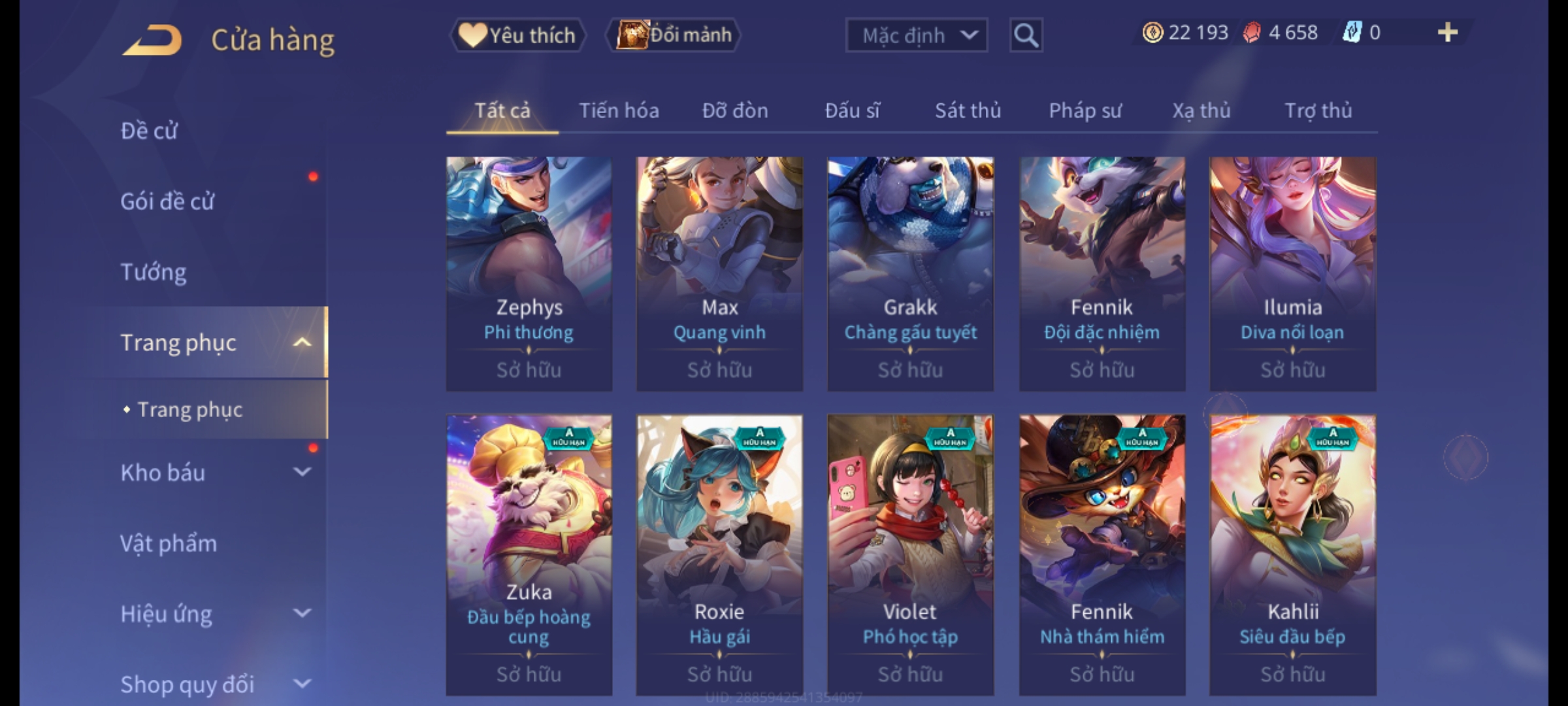Open the Tướng heroes menu
This screenshot has height=706, width=1568.
pos(154,272)
